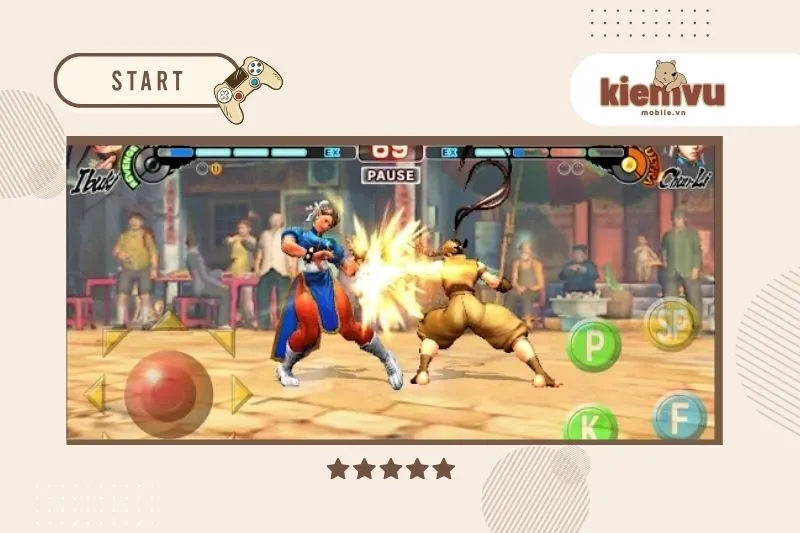Tap the yellow right arrow of the joystick
This screenshot has height=533, width=800.
click(x=241, y=394)
